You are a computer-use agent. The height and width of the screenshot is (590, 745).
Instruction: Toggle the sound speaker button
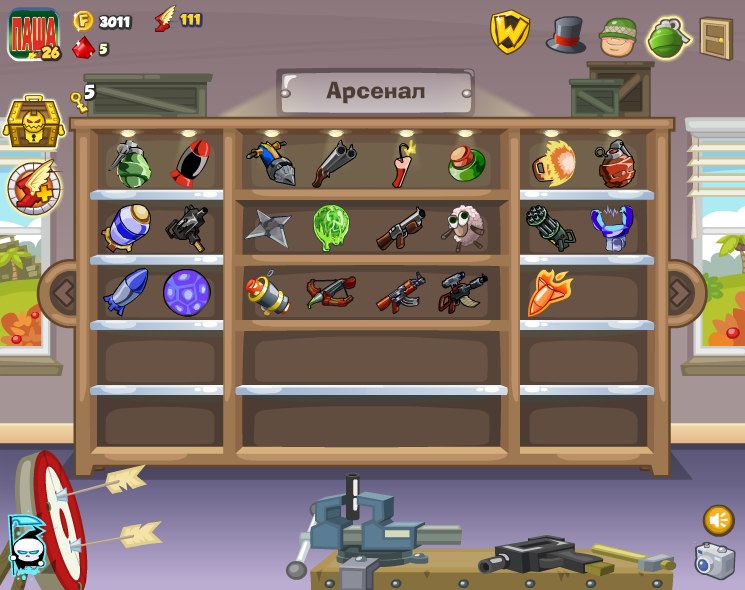coord(718,520)
